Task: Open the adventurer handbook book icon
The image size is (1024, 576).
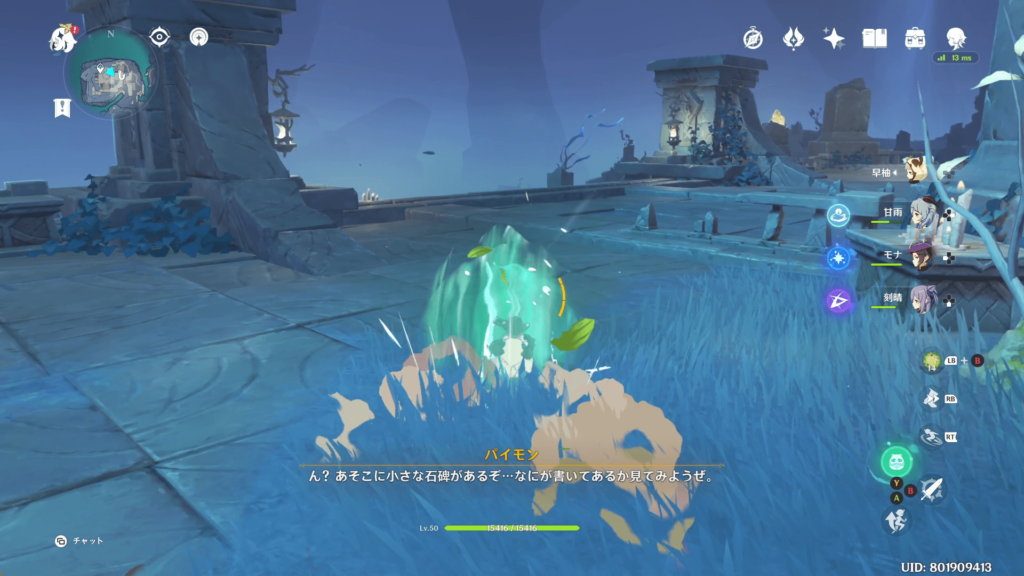Action: point(875,38)
